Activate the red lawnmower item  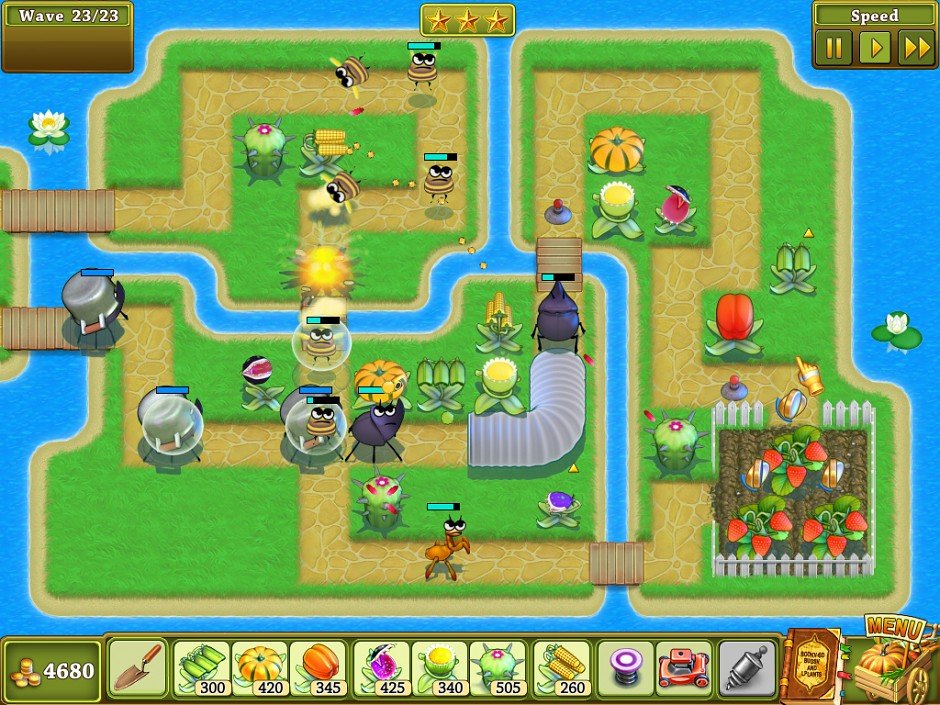point(684,667)
